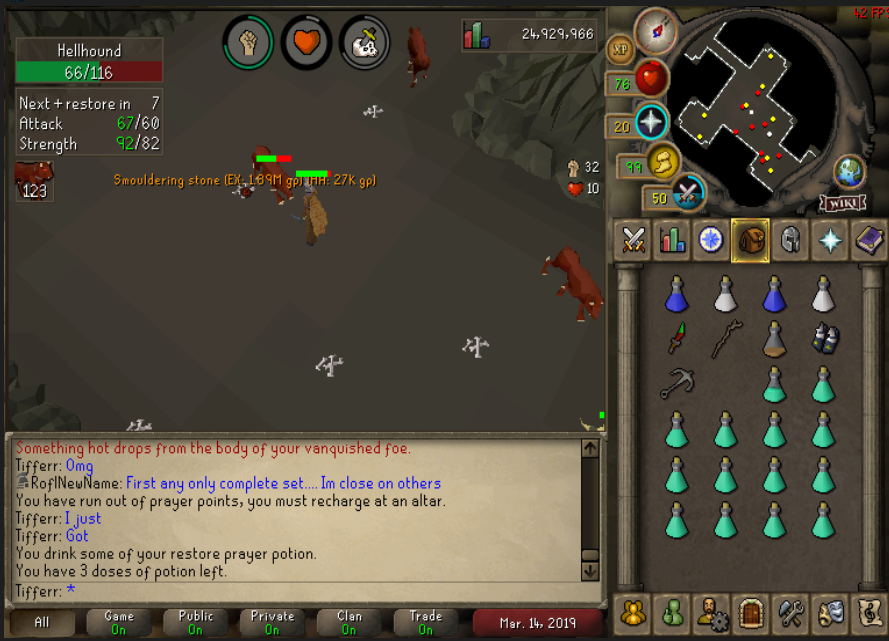
Task: Toggle the XP drops button
Action: [x=620, y=49]
